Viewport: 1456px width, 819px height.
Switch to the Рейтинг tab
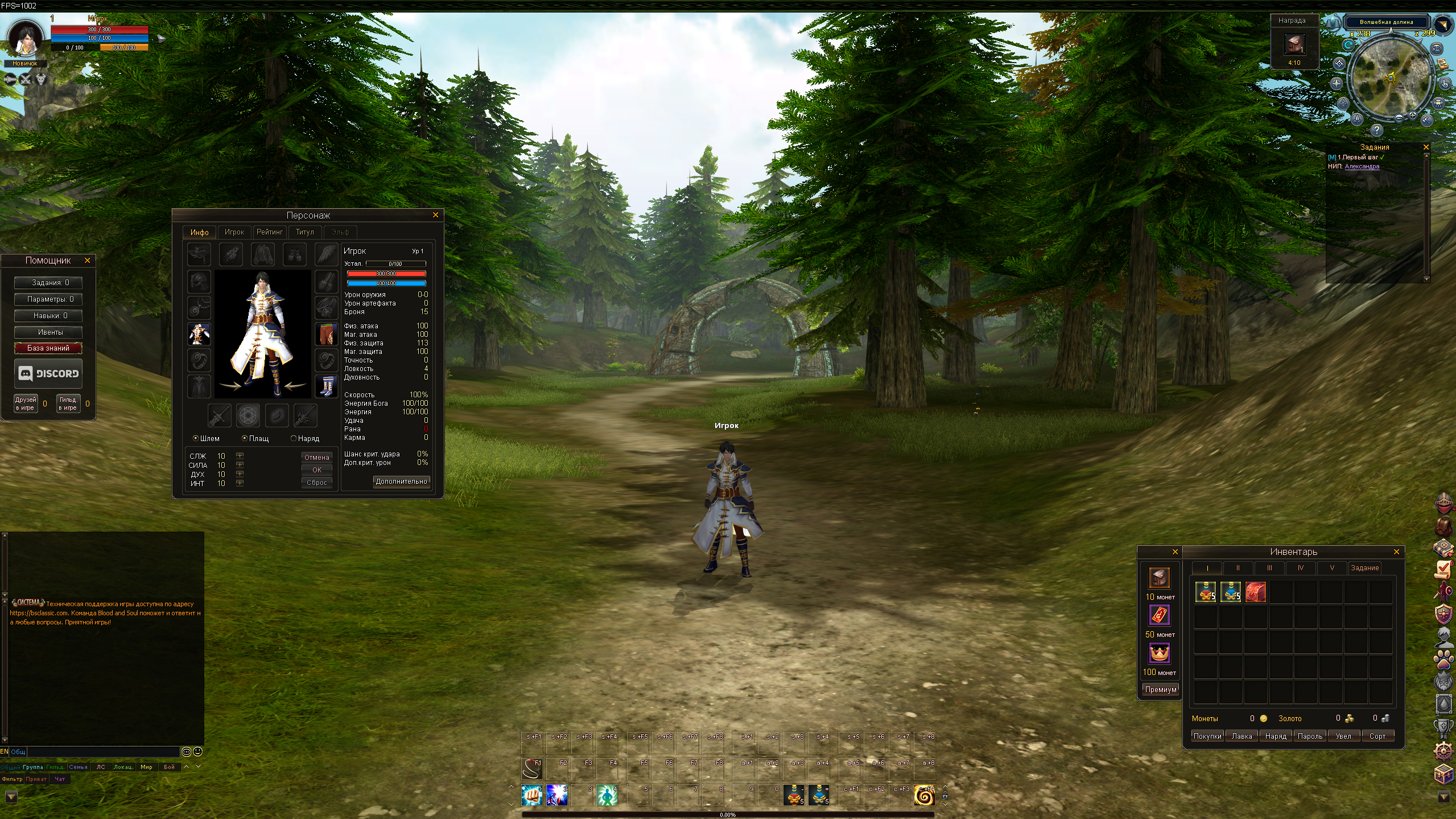tap(269, 232)
